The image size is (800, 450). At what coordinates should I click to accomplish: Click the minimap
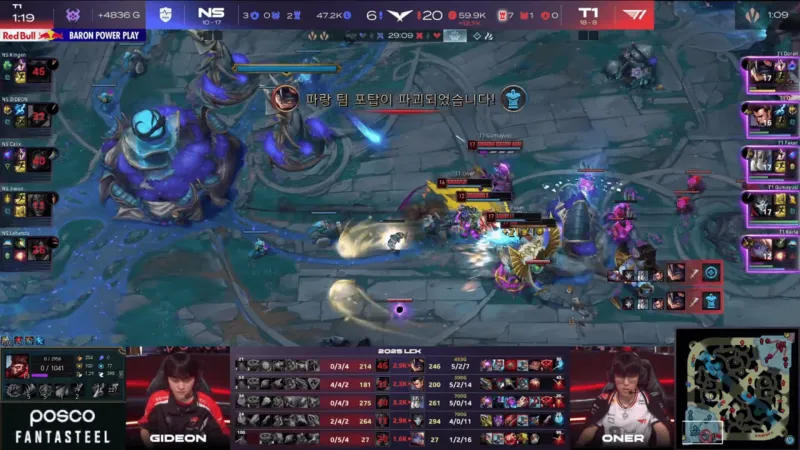(738, 388)
